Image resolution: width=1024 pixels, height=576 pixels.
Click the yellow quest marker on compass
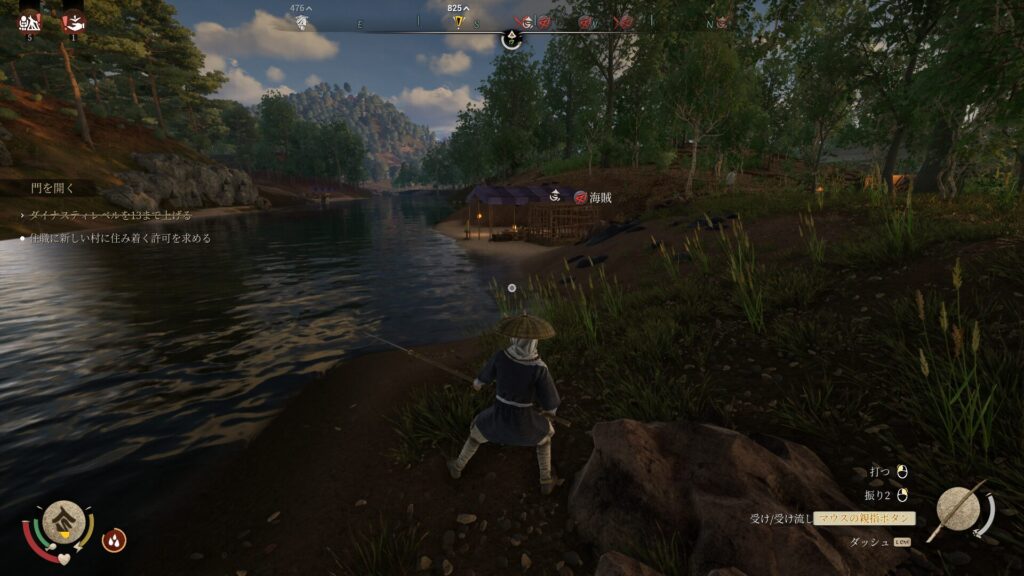coord(460,22)
